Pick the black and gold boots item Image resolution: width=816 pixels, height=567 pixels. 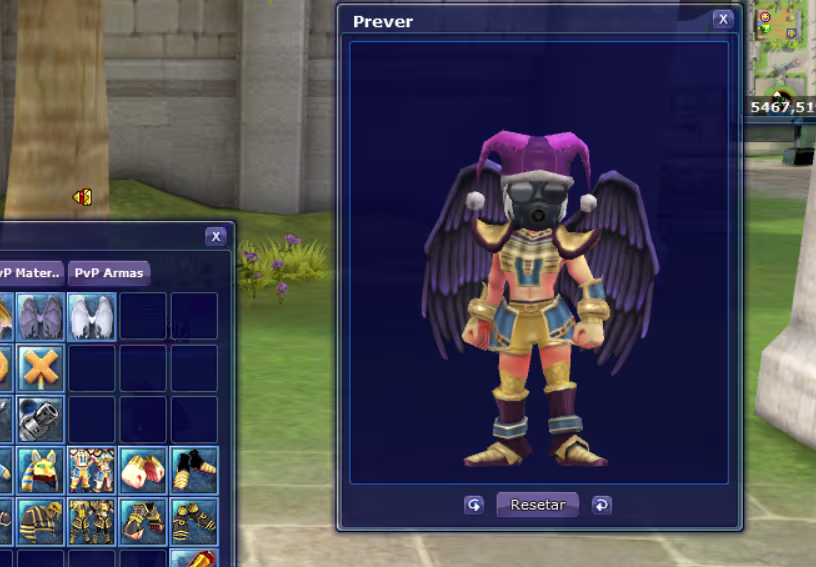pyautogui.click(x=194, y=470)
